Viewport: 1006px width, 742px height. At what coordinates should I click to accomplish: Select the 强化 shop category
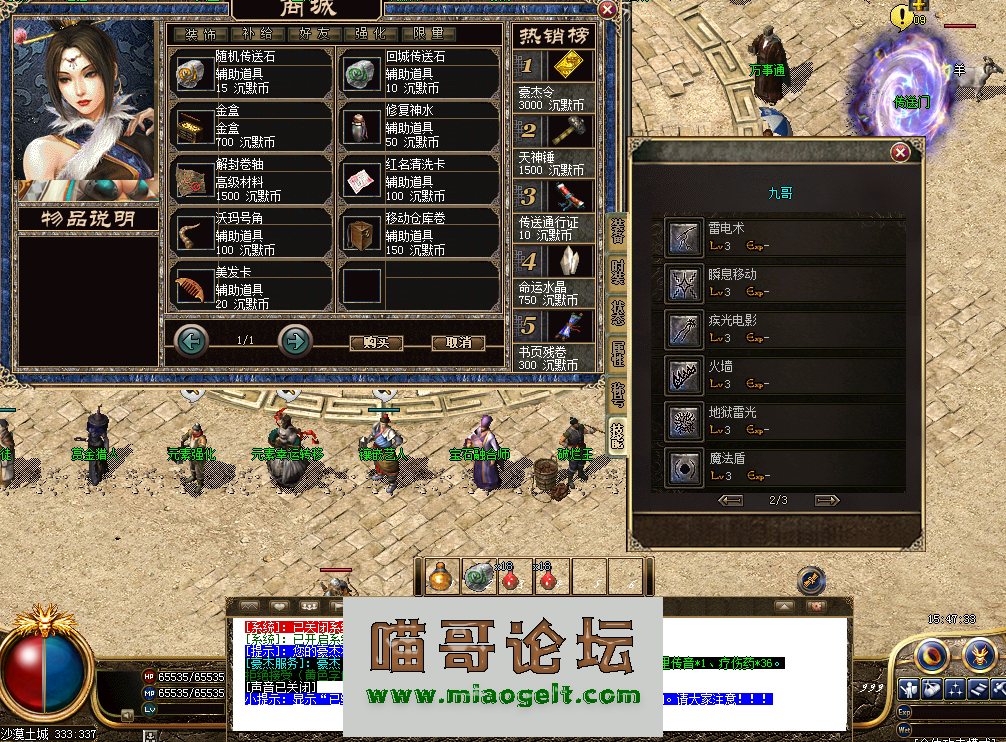click(x=371, y=34)
